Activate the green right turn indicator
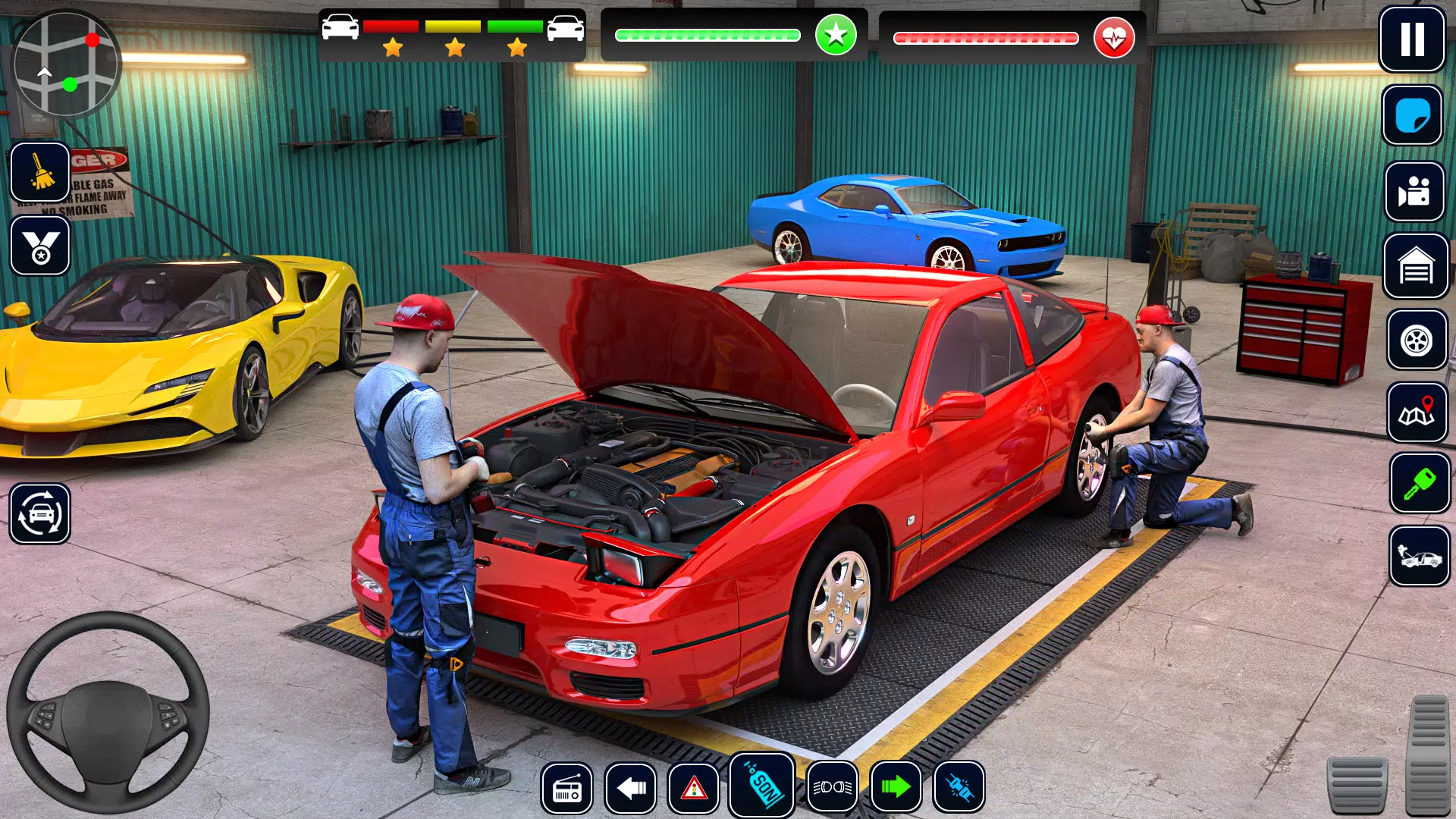 pos(896,788)
